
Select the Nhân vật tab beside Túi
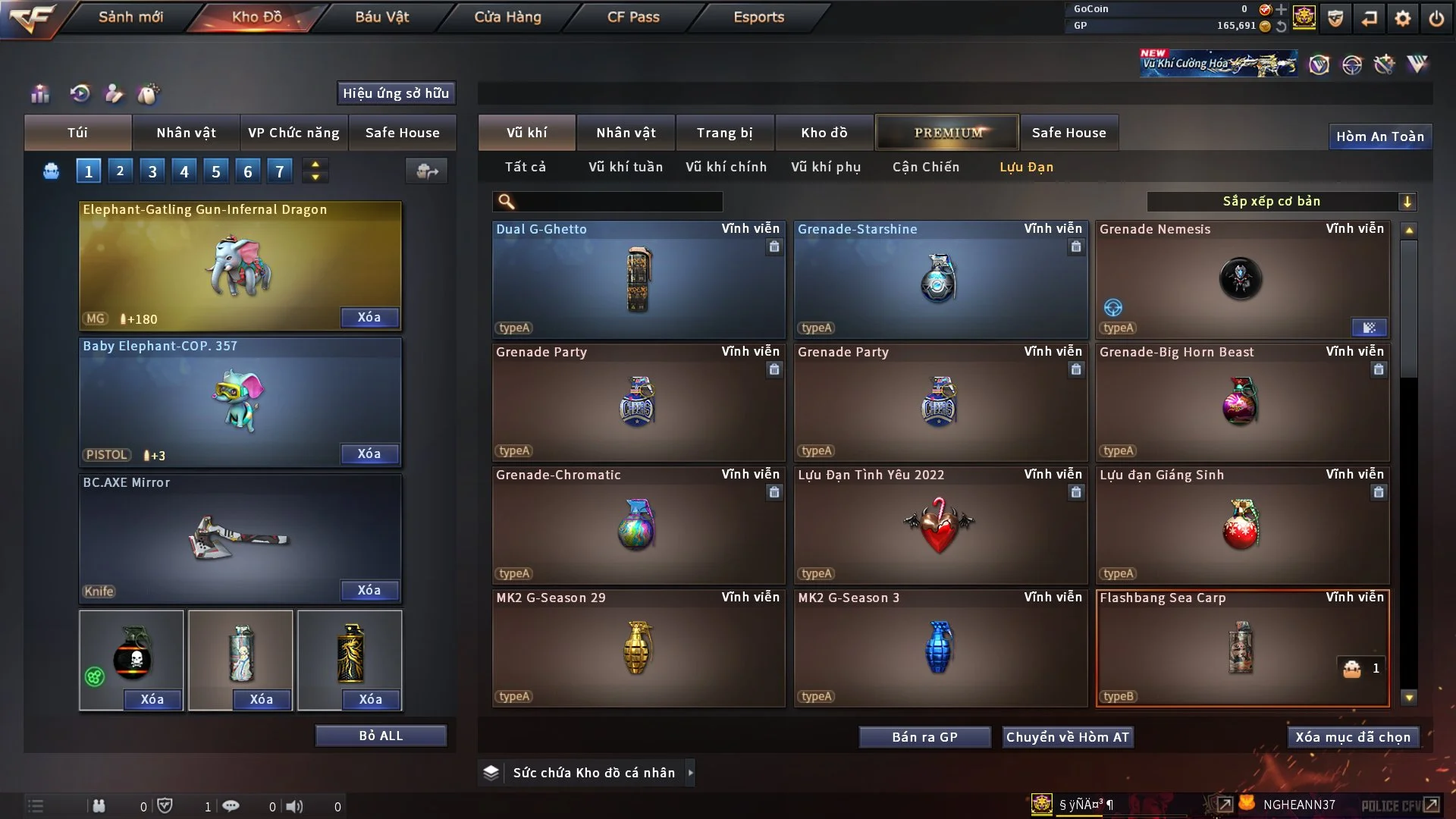point(186,133)
